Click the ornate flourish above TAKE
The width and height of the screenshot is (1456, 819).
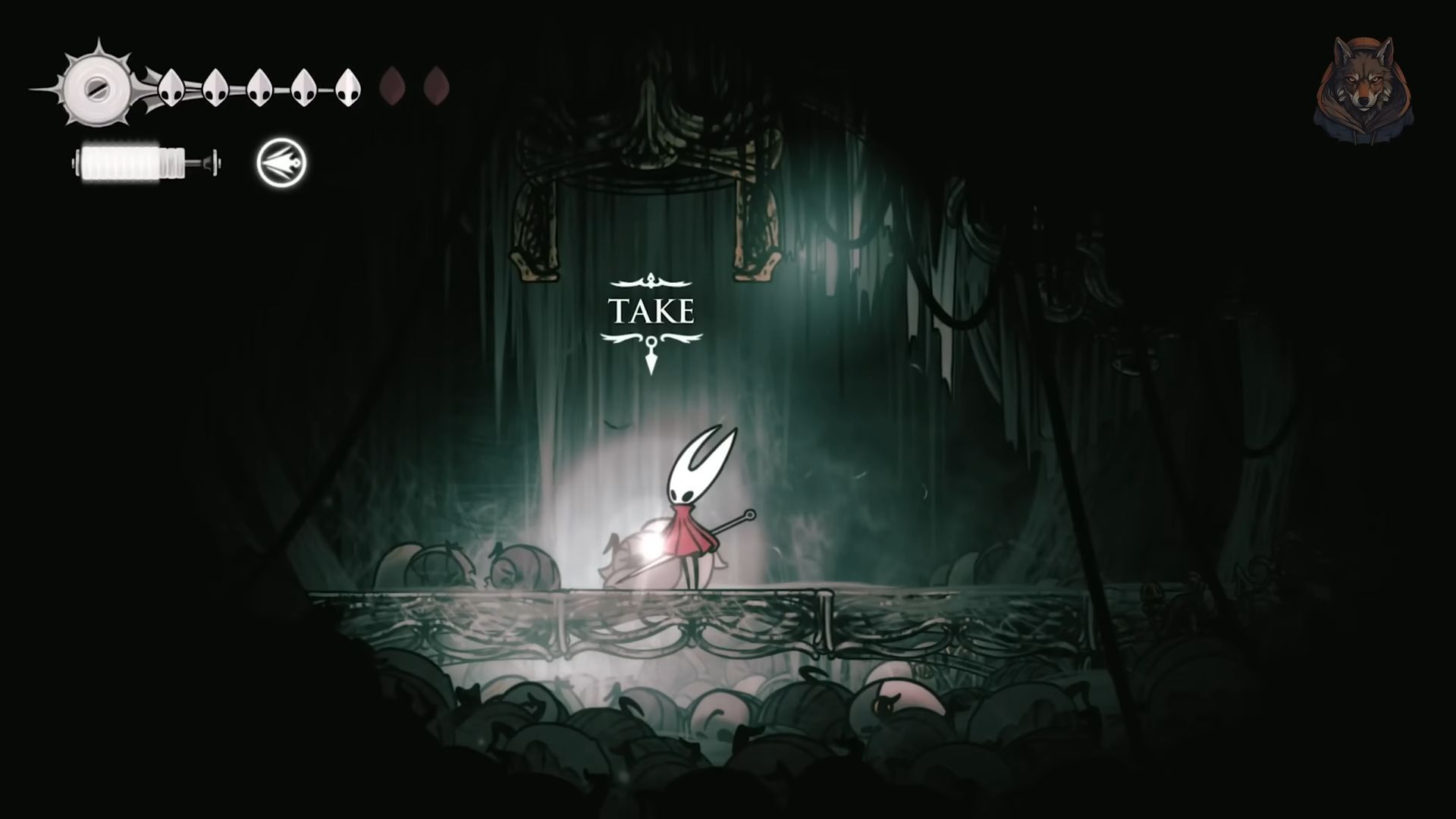[651, 281]
